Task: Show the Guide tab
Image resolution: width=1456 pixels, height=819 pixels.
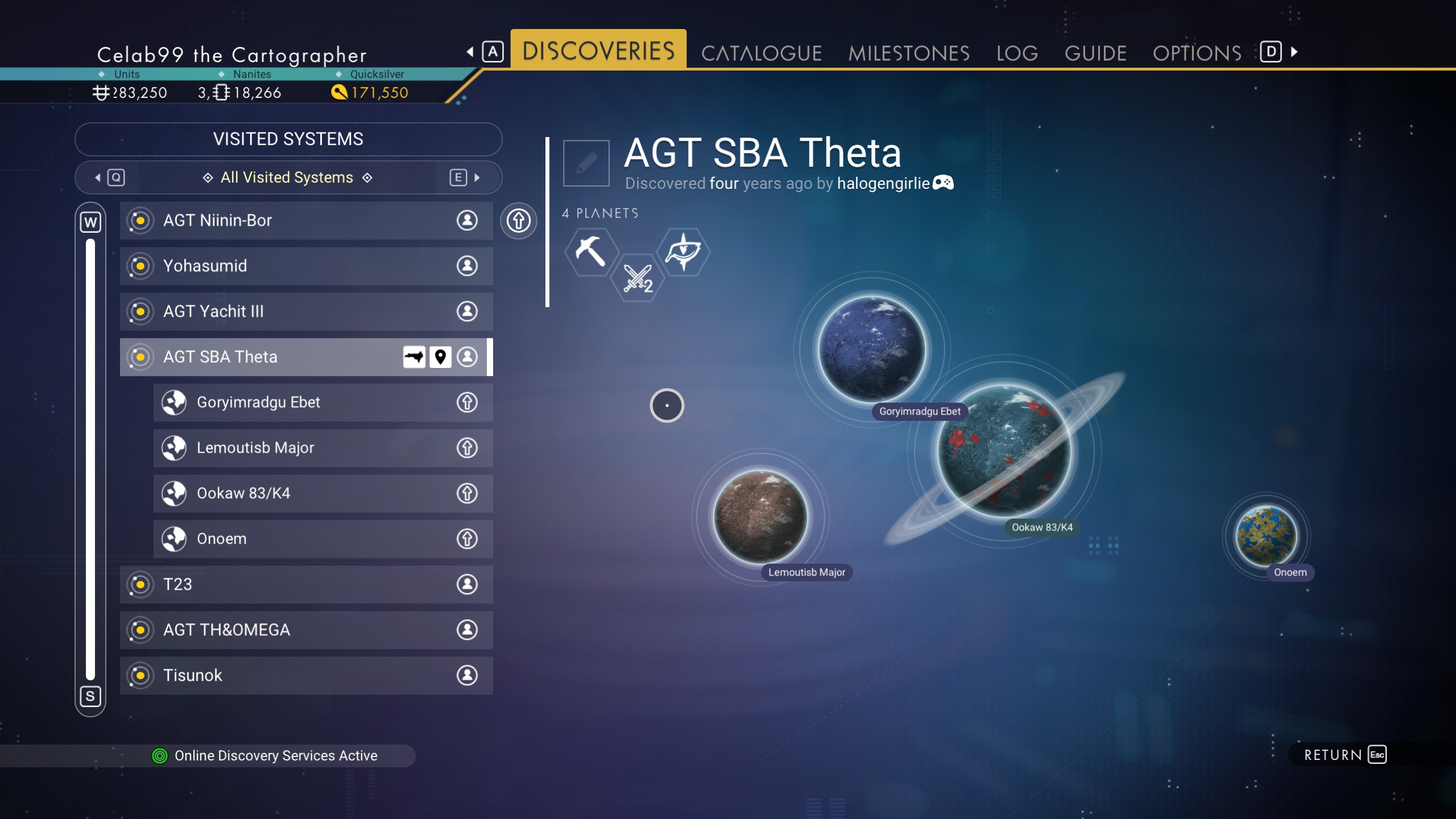Action: coord(1095,53)
